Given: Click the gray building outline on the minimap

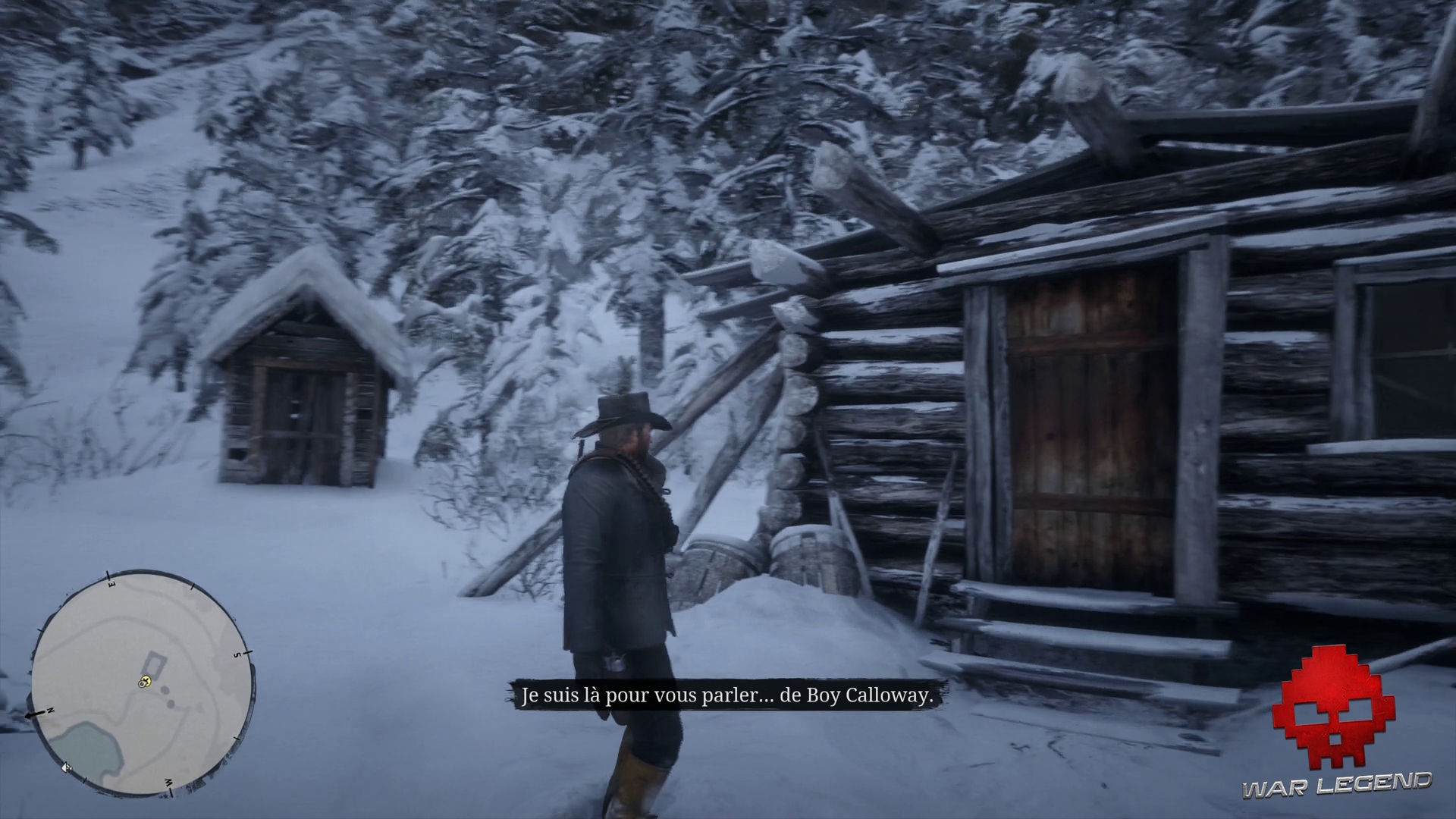Looking at the screenshot, I should point(154,664).
